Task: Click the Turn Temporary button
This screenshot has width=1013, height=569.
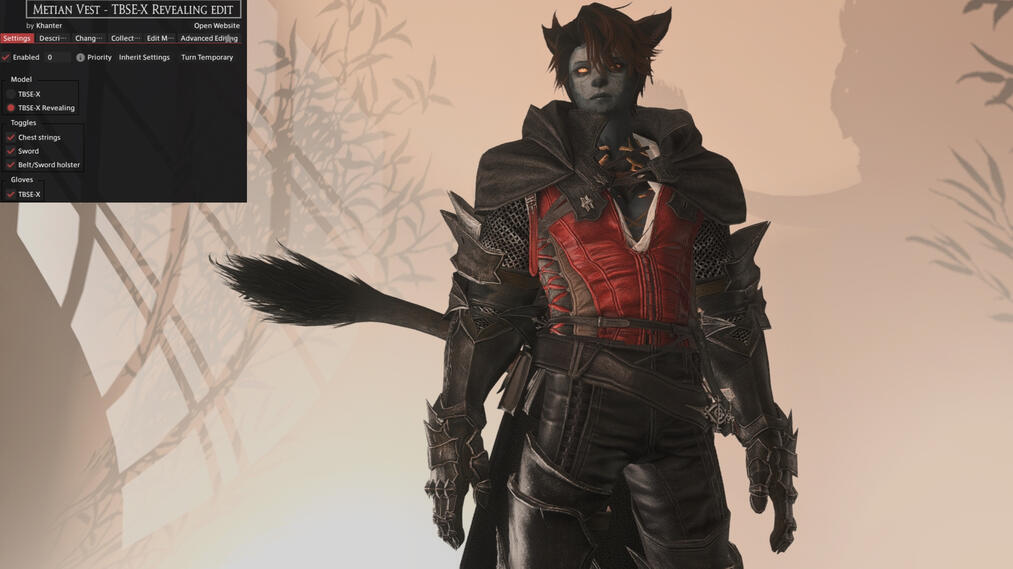Action: point(207,58)
